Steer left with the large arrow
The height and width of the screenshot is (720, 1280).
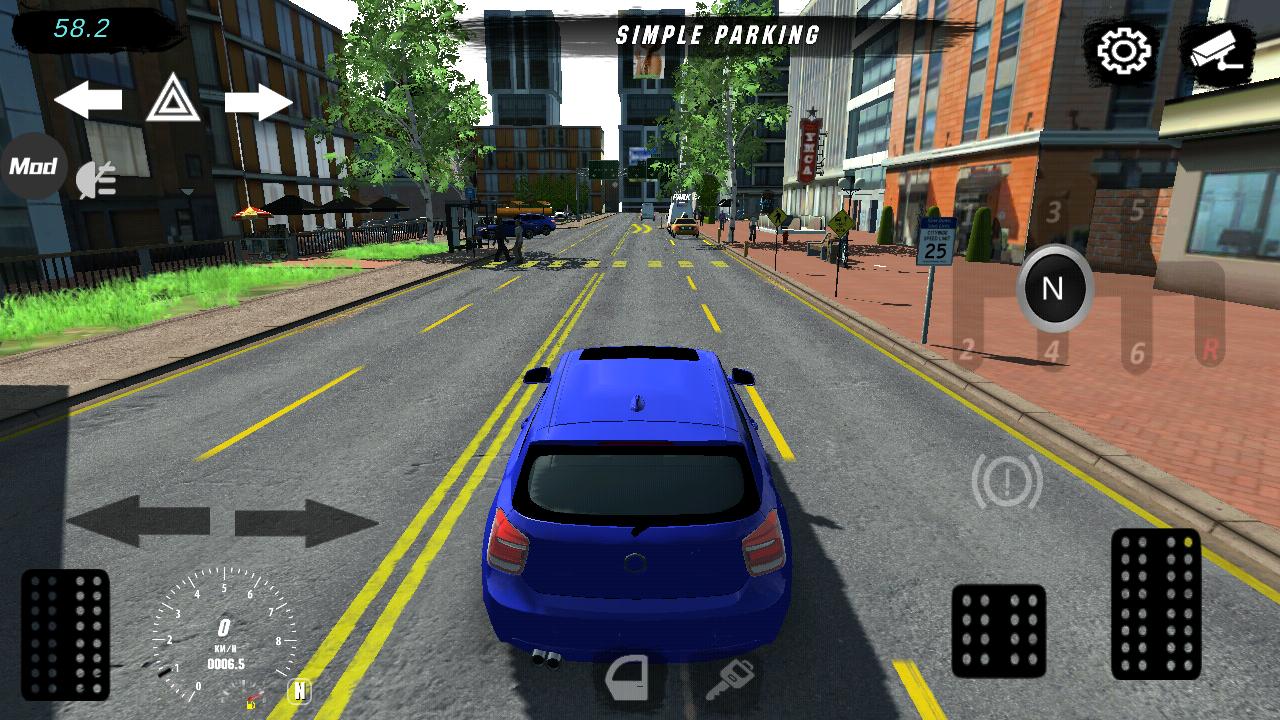coord(138,521)
